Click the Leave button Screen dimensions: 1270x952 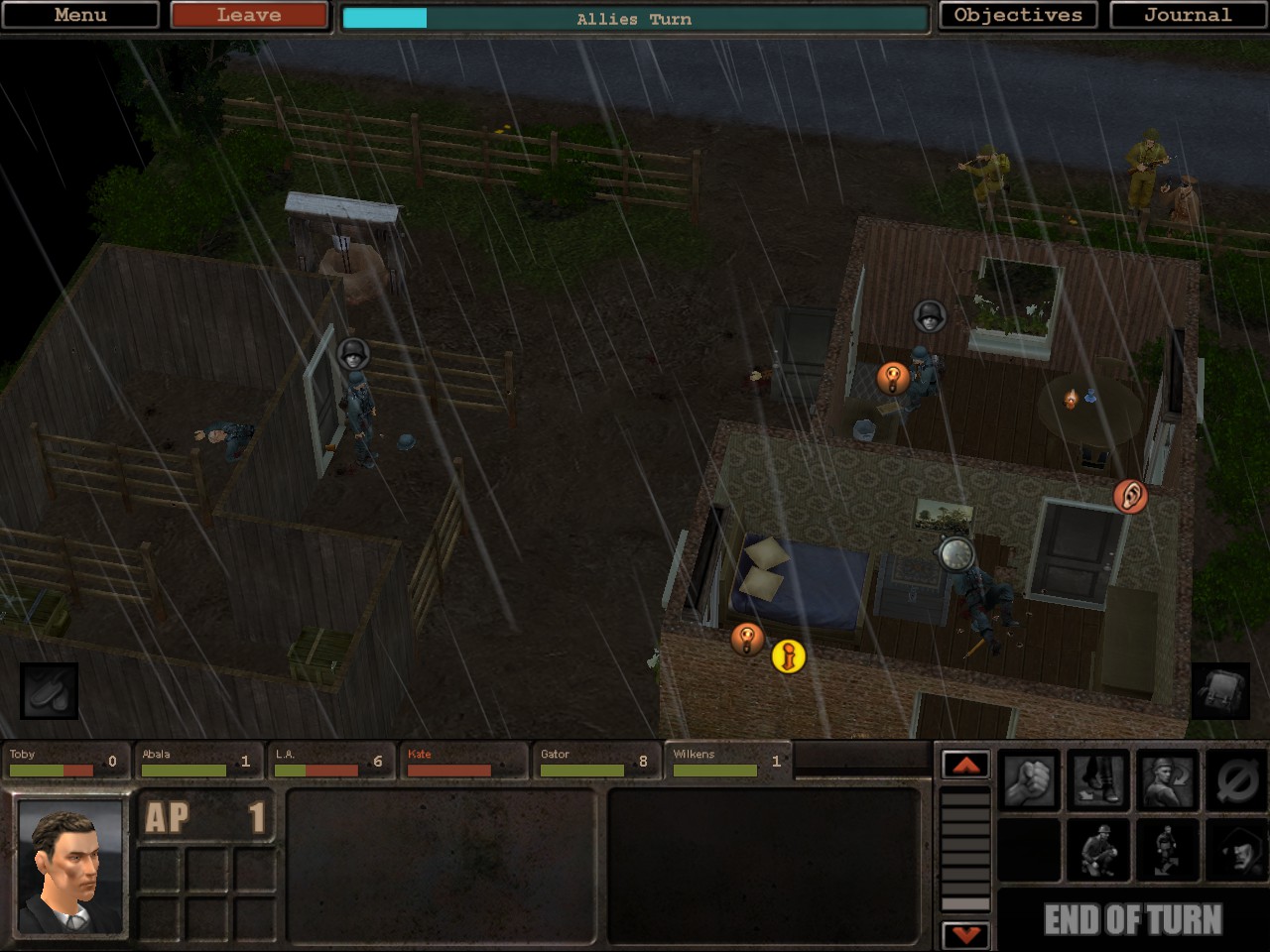pos(247,15)
